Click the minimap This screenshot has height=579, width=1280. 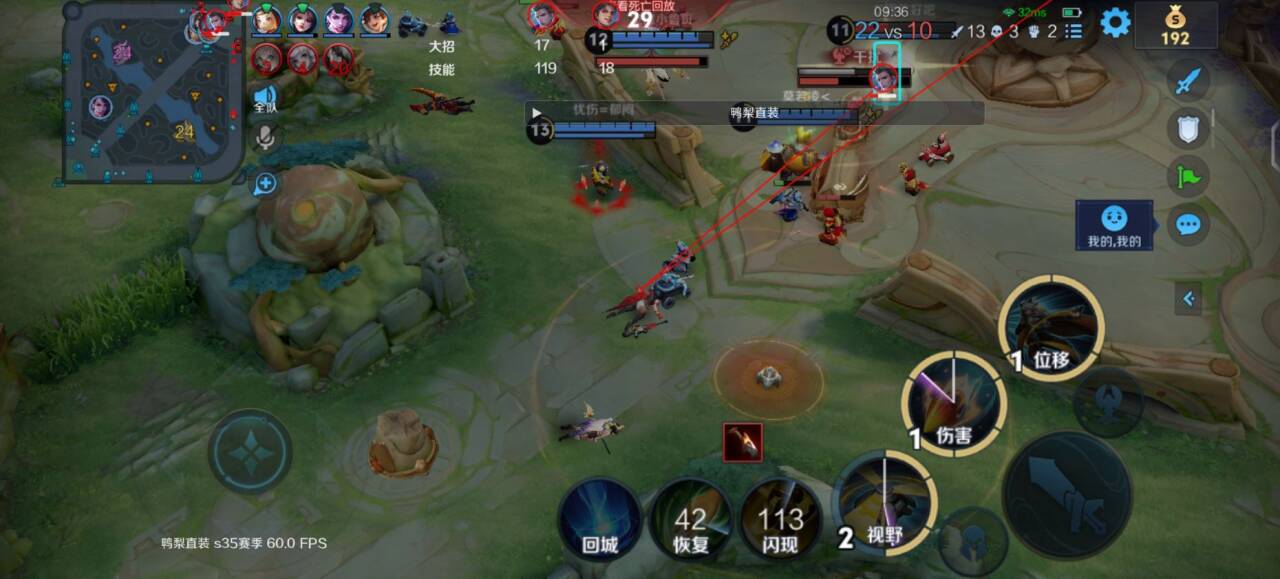pyautogui.click(x=153, y=93)
